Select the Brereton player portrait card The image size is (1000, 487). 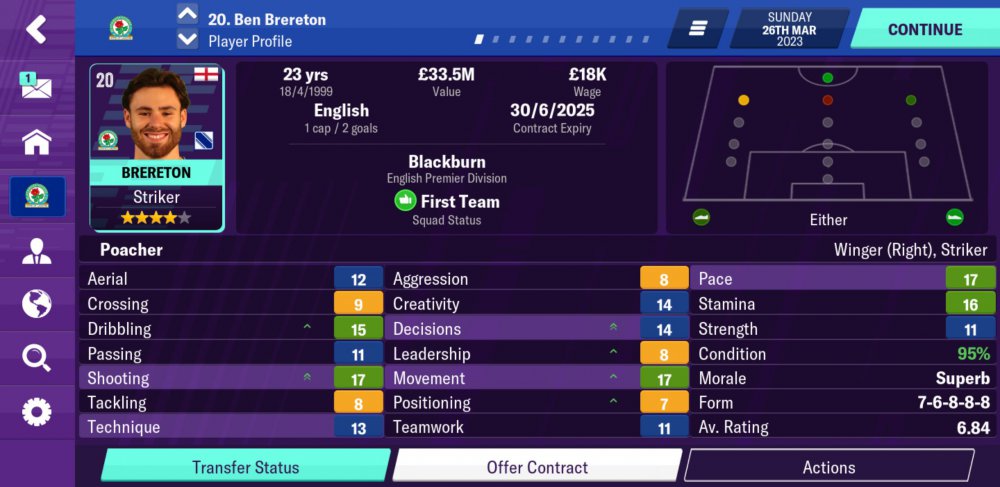coord(156,147)
